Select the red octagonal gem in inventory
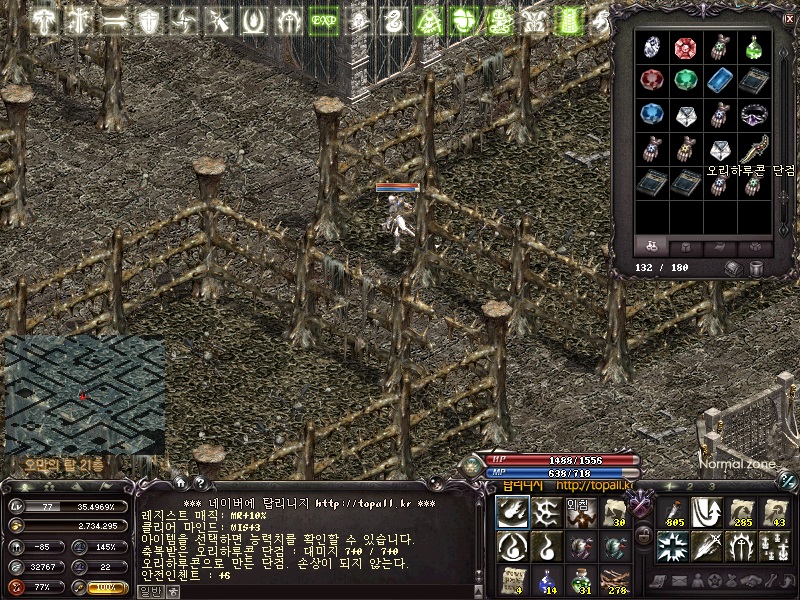 [x=684, y=47]
